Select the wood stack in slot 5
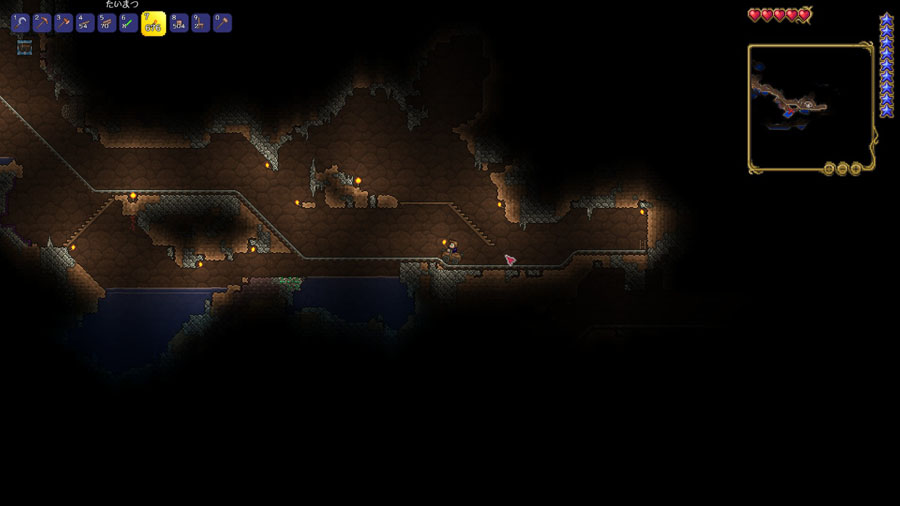Viewport: 900px width, 506px height. [107, 23]
